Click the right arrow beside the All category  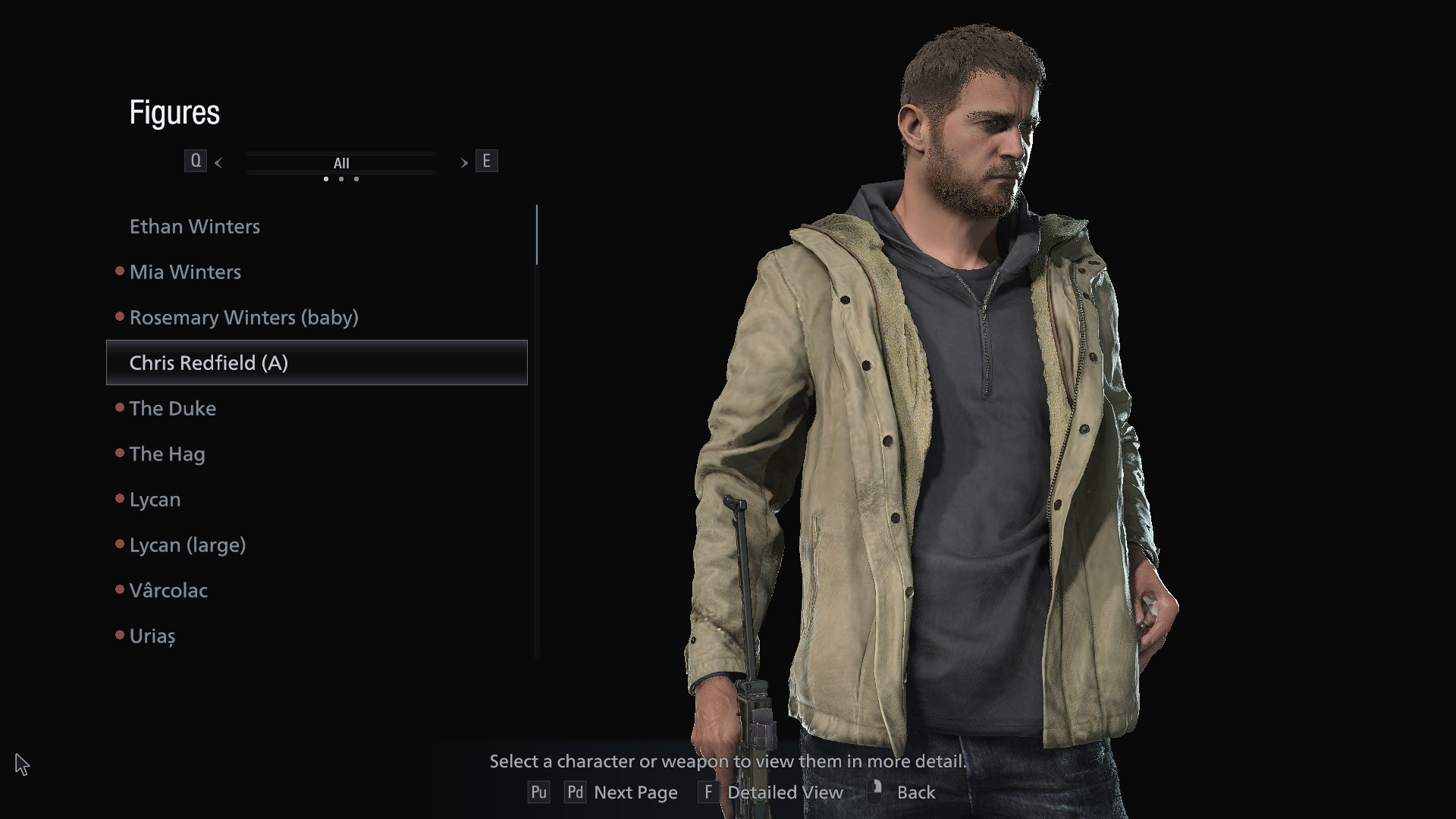[463, 163]
